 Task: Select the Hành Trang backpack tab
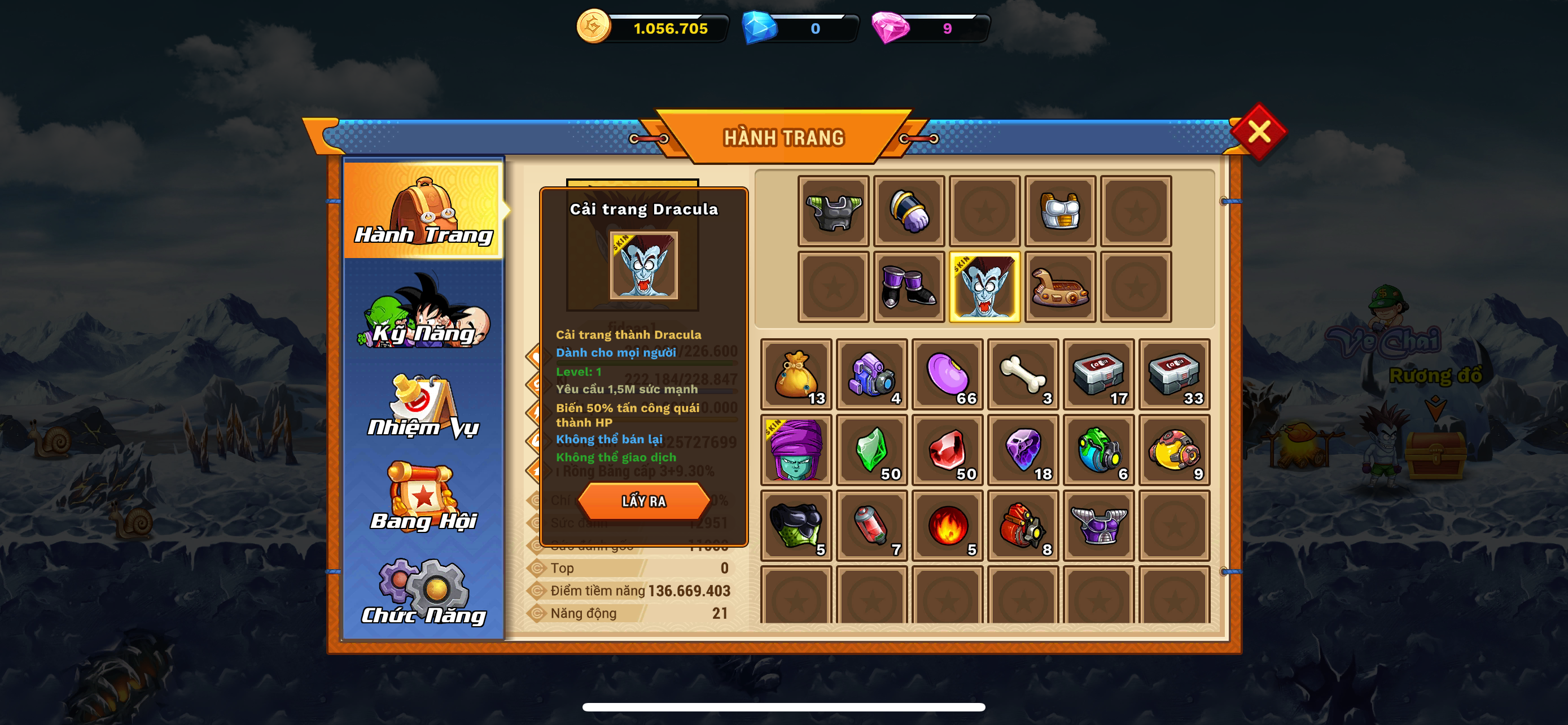click(x=424, y=211)
